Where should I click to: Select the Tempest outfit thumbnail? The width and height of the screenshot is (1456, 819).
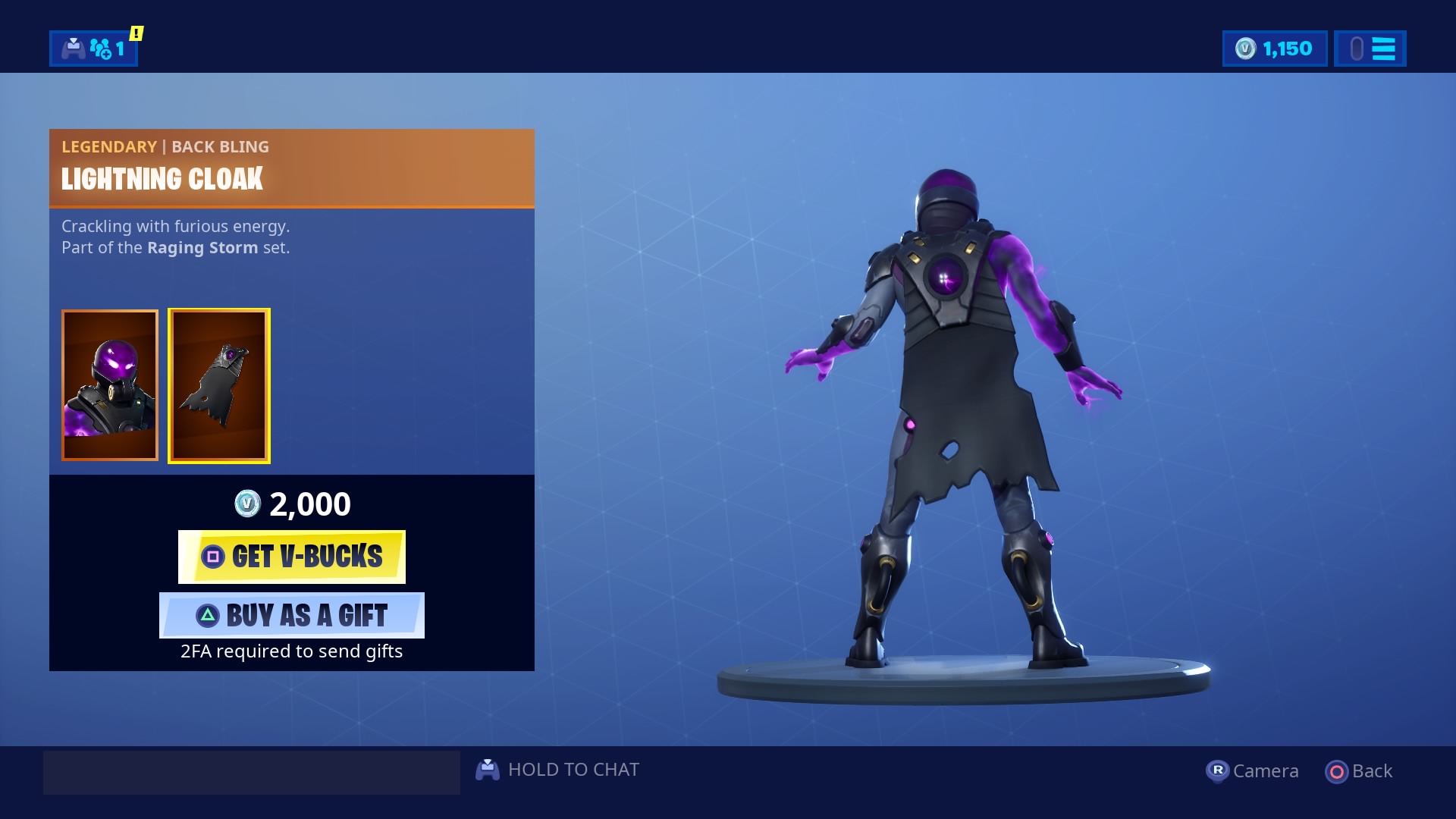(110, 385)
